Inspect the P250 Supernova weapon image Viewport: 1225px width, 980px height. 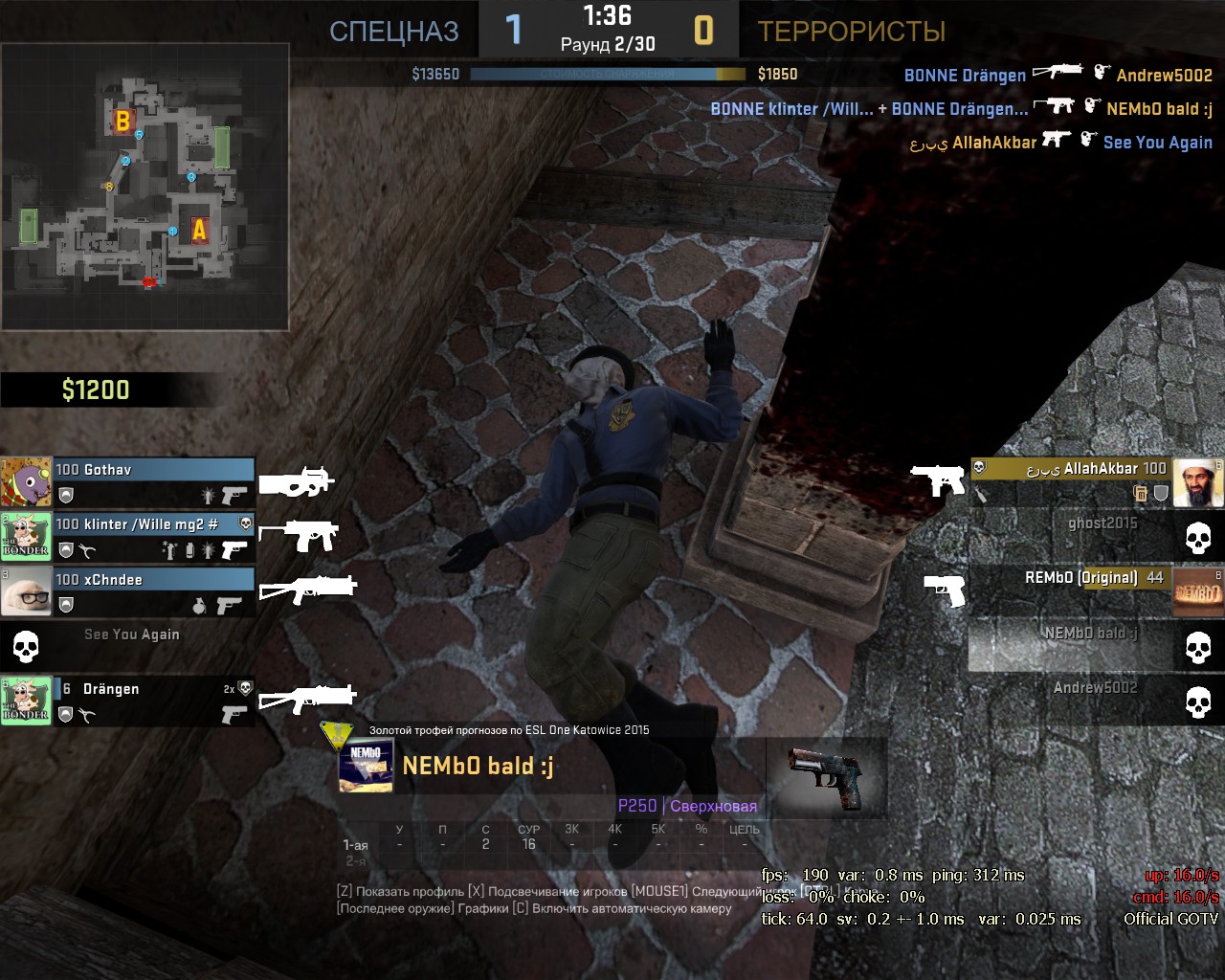click(x=826, y=775)
